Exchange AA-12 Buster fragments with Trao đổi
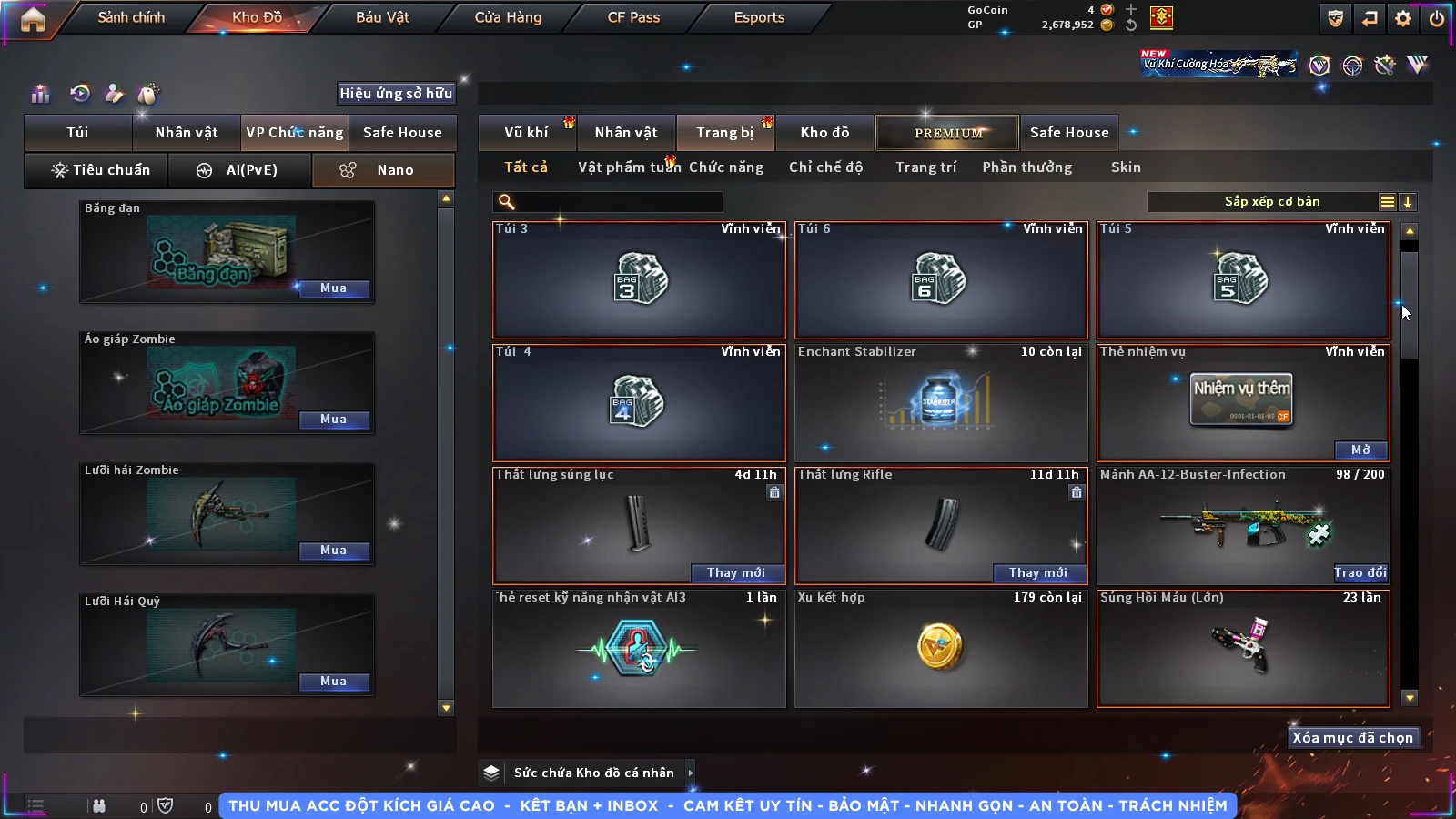 tap(1360, 572)
